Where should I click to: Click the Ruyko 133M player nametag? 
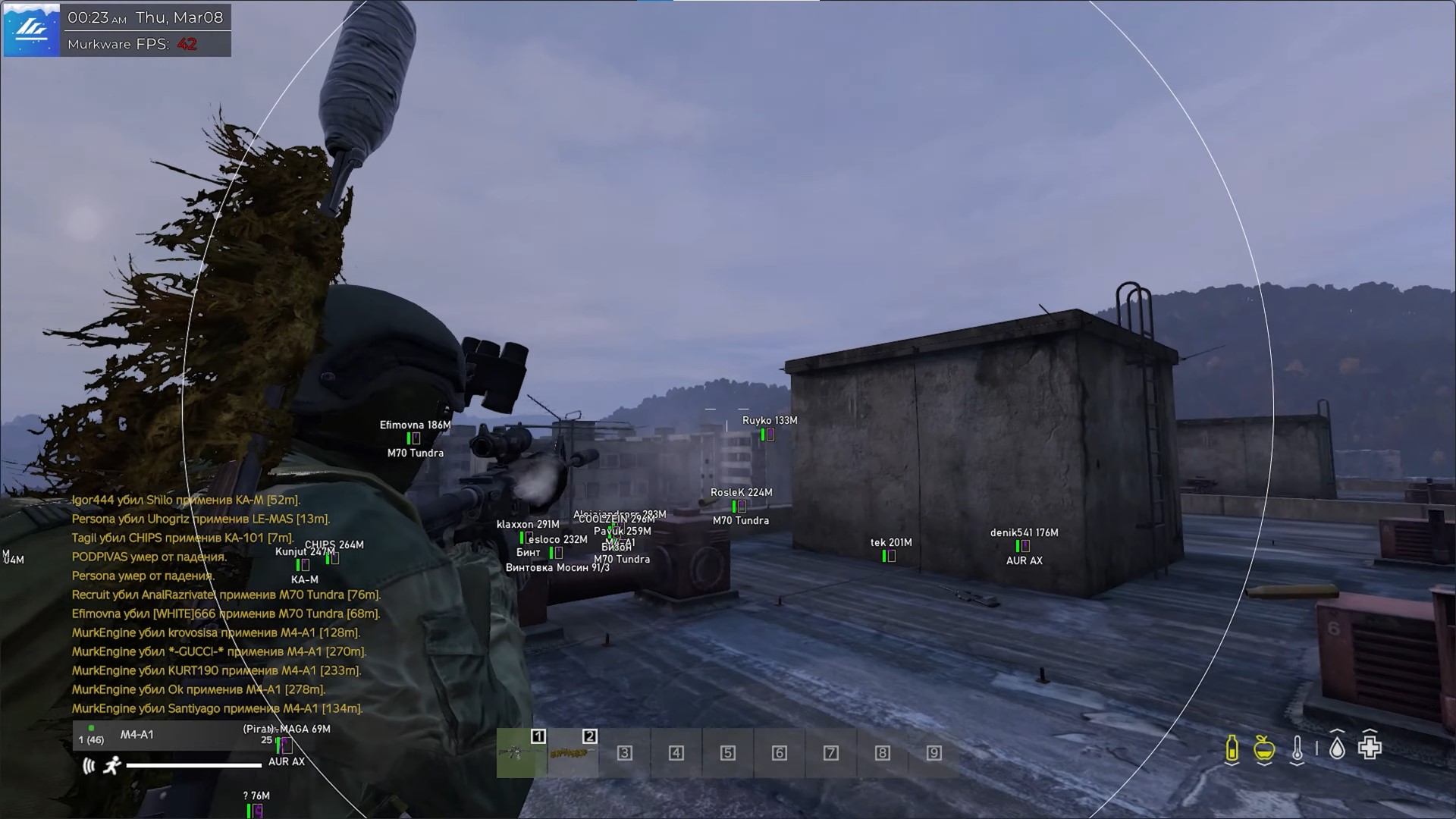769,419
